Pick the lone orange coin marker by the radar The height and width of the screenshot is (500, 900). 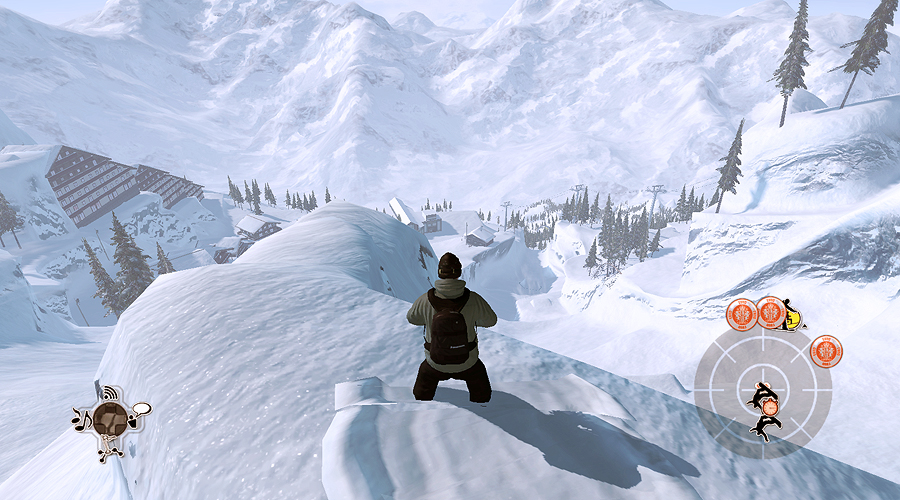click(826, 351)
